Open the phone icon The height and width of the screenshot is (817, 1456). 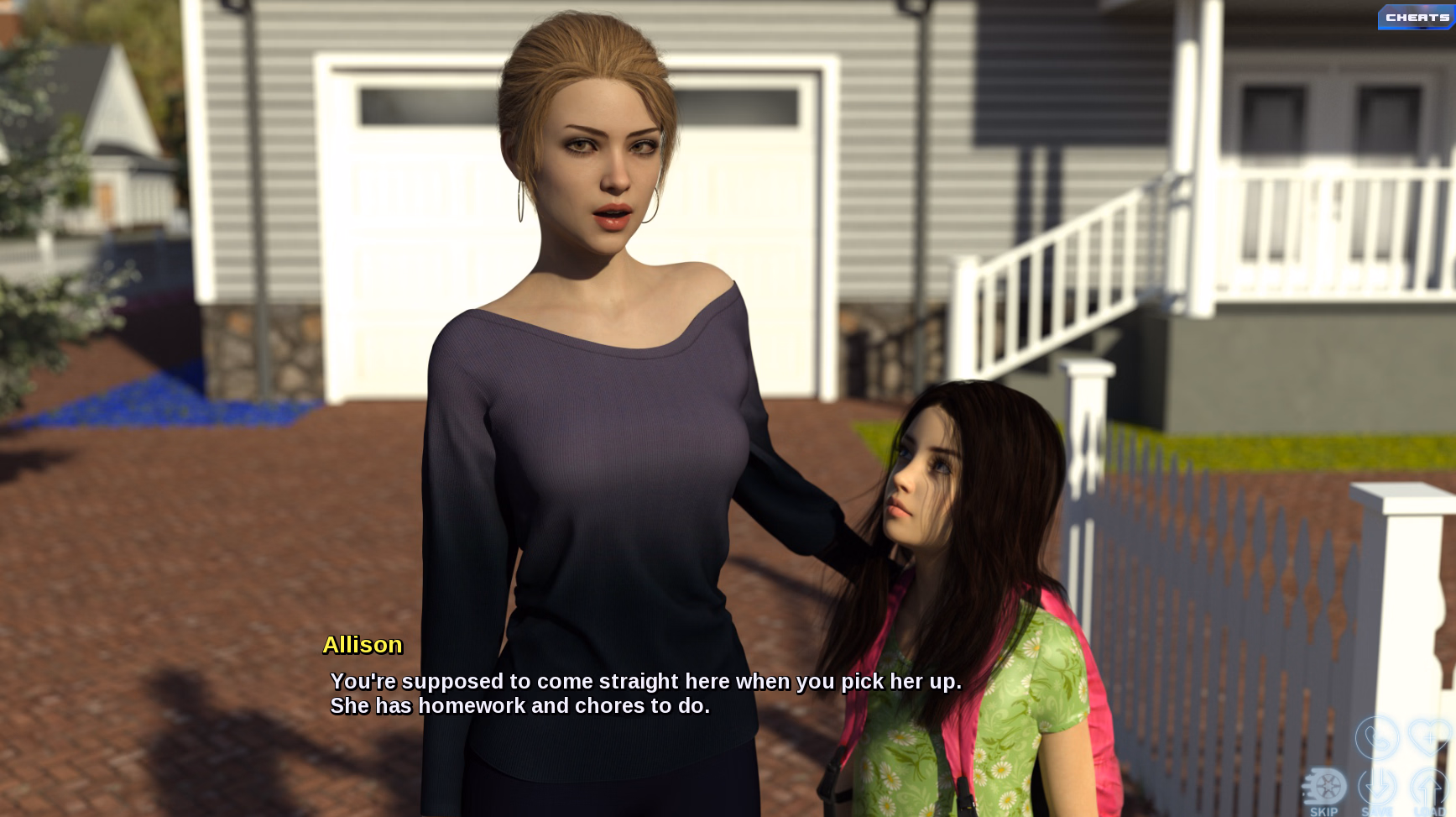(1377, 738)
